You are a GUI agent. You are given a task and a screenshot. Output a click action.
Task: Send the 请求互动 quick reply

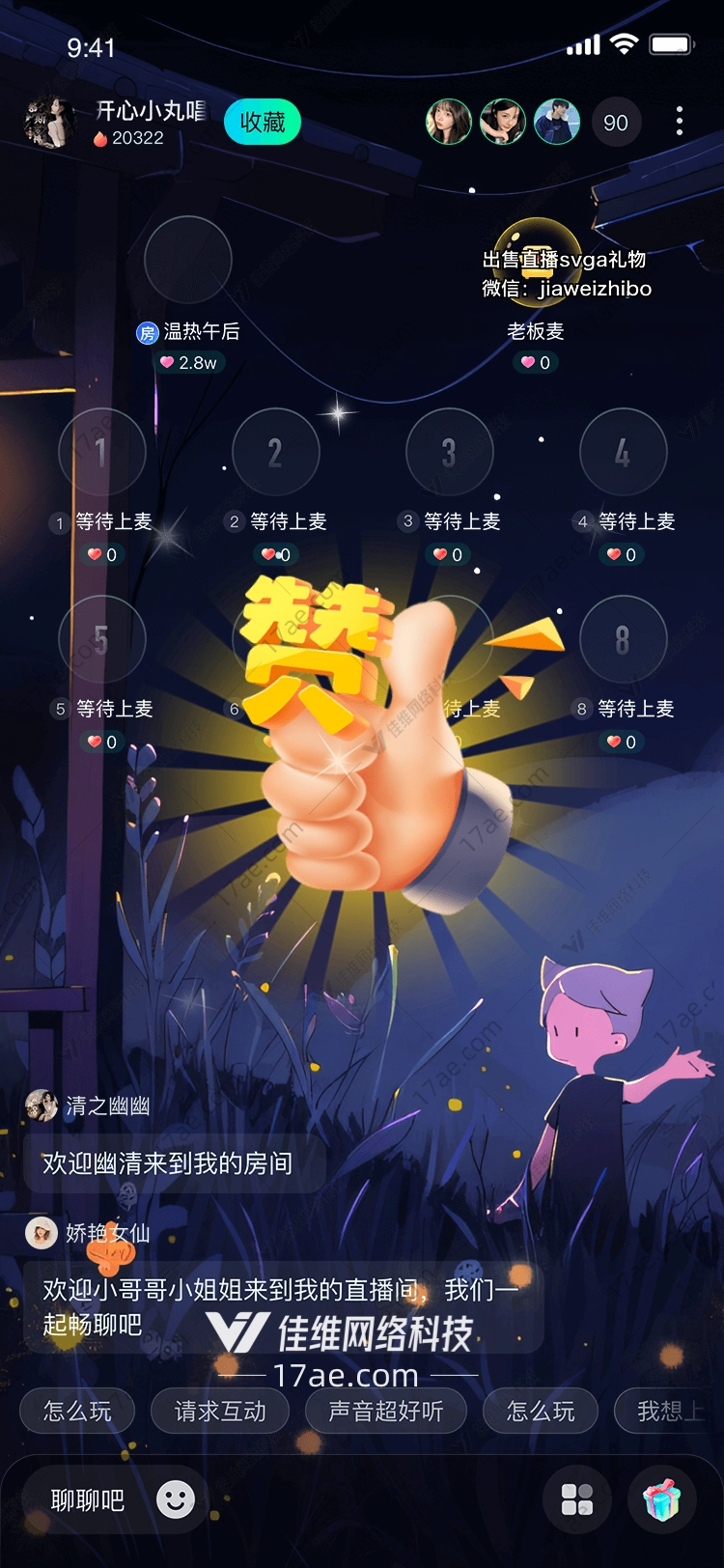(x=220, y=1412)
